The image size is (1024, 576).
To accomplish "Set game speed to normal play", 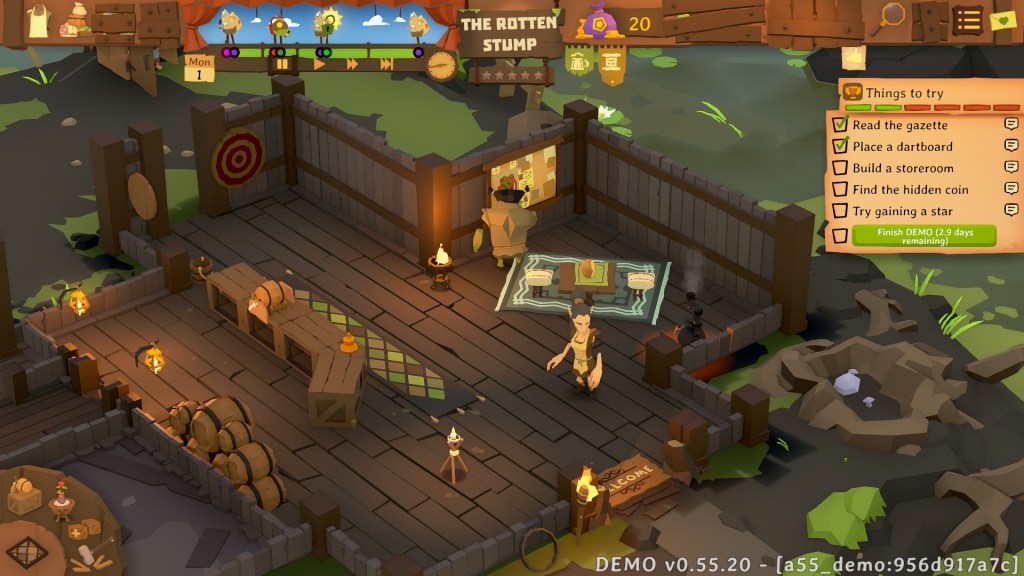I will click(x=319, y=64).
